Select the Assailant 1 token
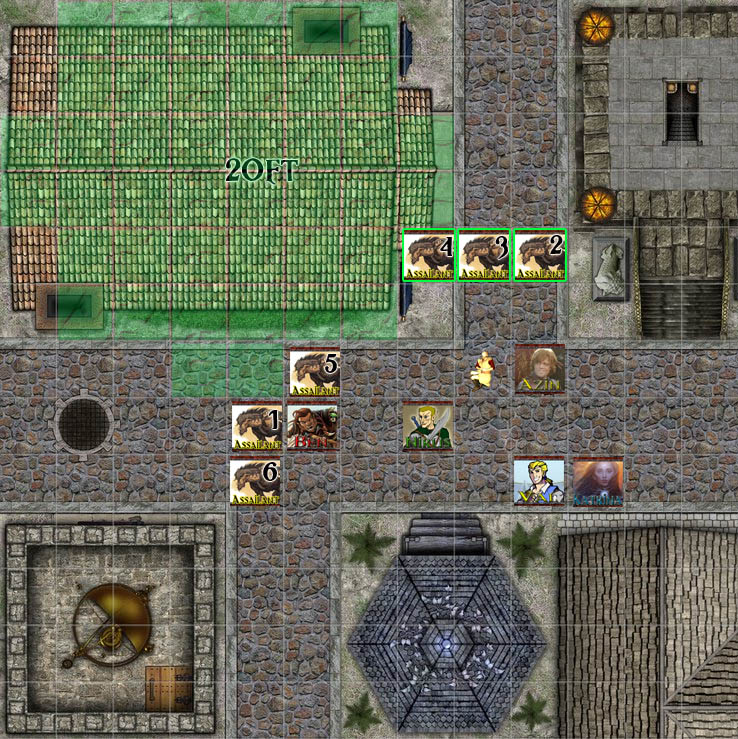 tap(256, 427)
